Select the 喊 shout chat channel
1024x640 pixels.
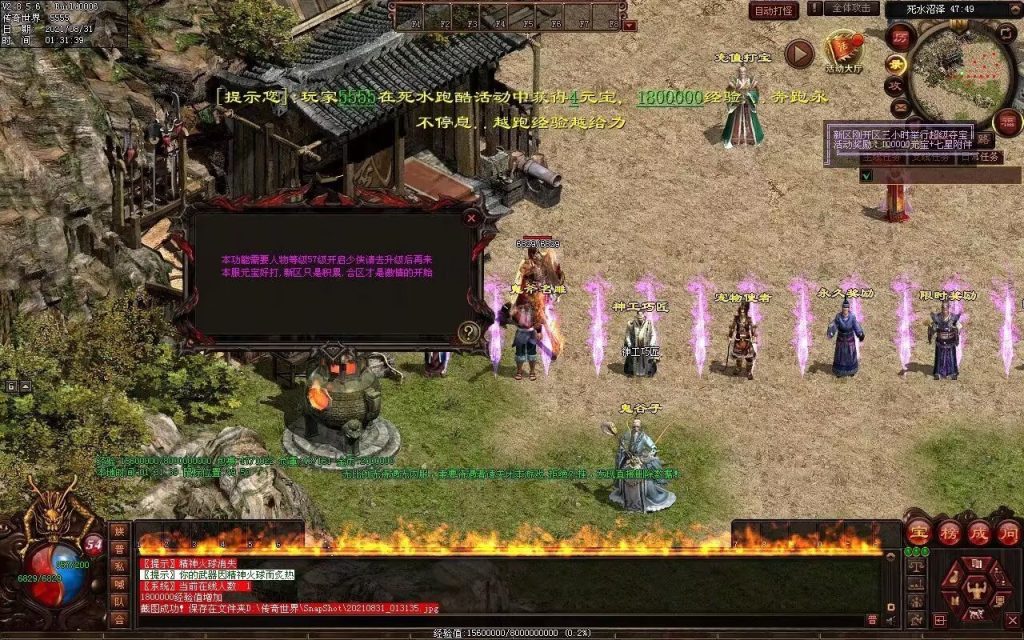(x=119, y=584)
